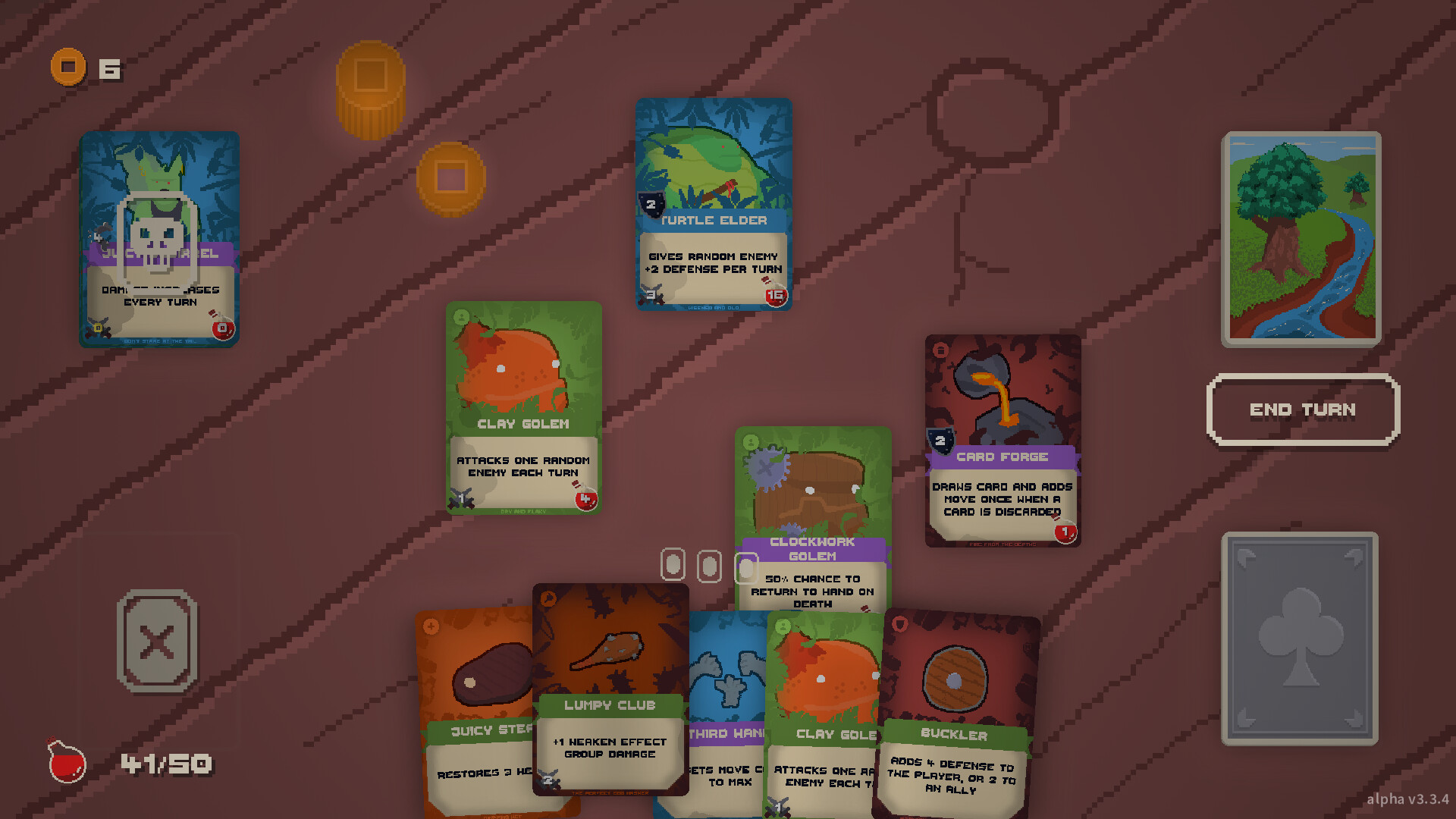Toggle the third move token near Clockwork Golem
The width and height of the screenshot is (1456, 819).
coord(745,566)
